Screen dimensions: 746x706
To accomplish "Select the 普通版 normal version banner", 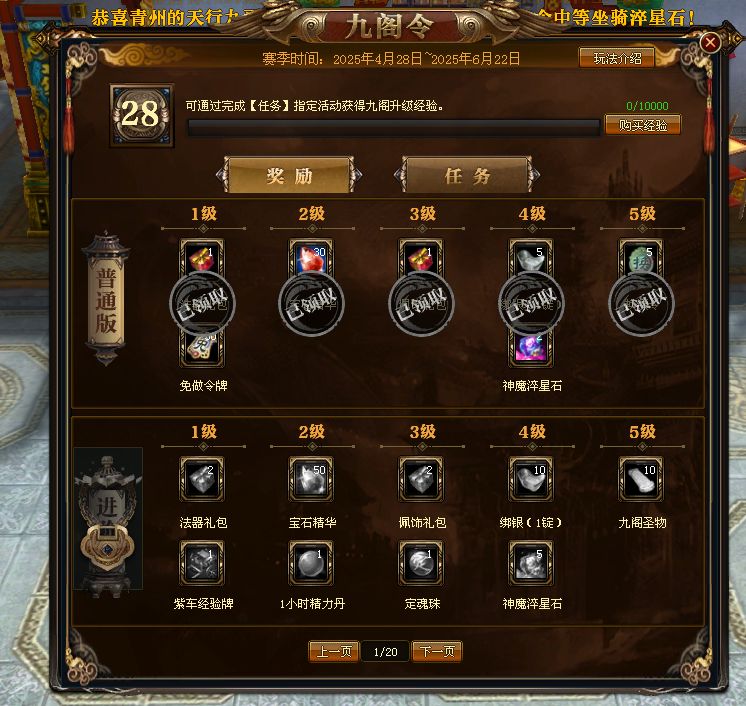I will tap(106, 297).
